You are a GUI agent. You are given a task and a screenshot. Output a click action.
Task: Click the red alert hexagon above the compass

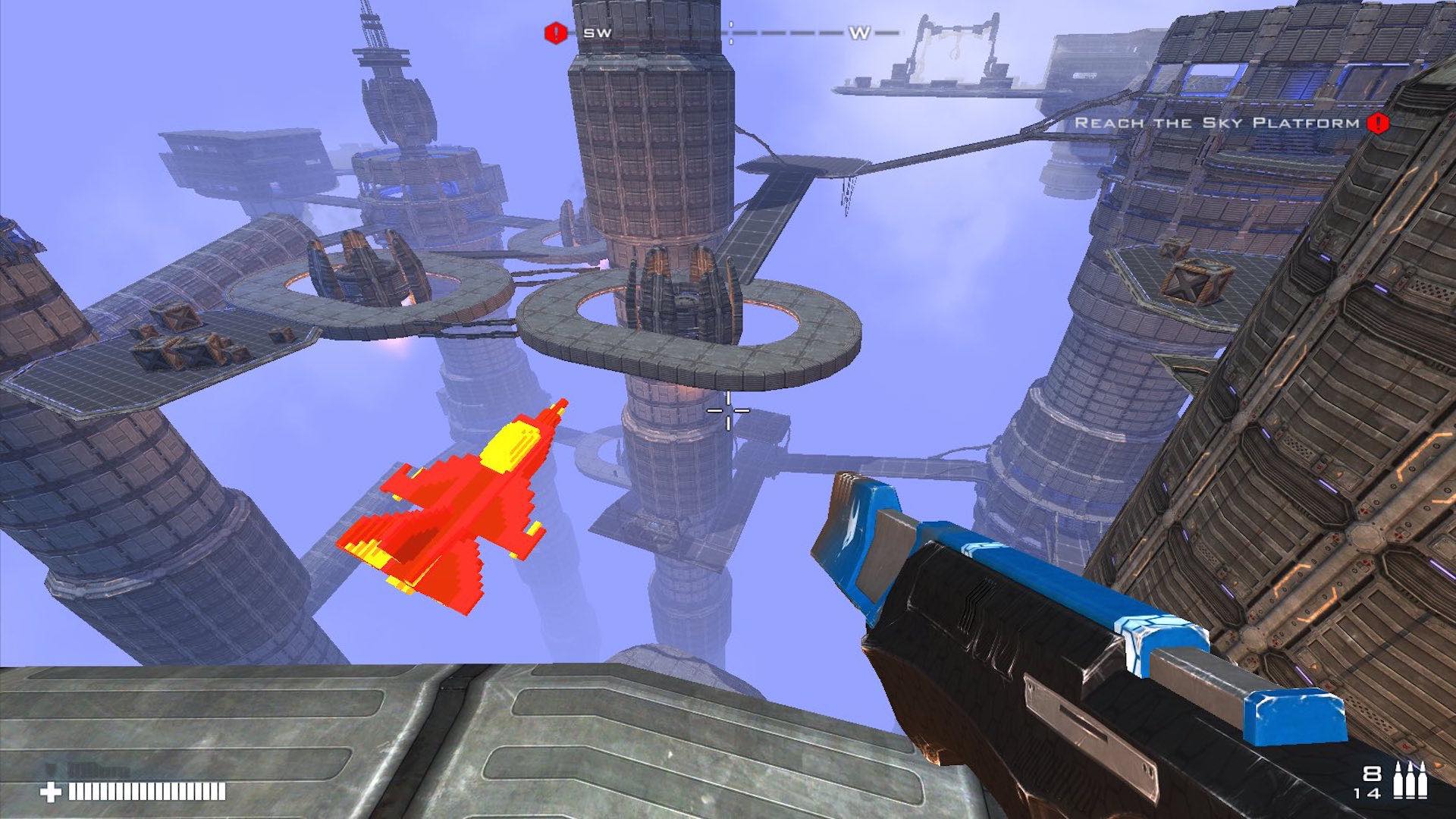tap(554, 33)
